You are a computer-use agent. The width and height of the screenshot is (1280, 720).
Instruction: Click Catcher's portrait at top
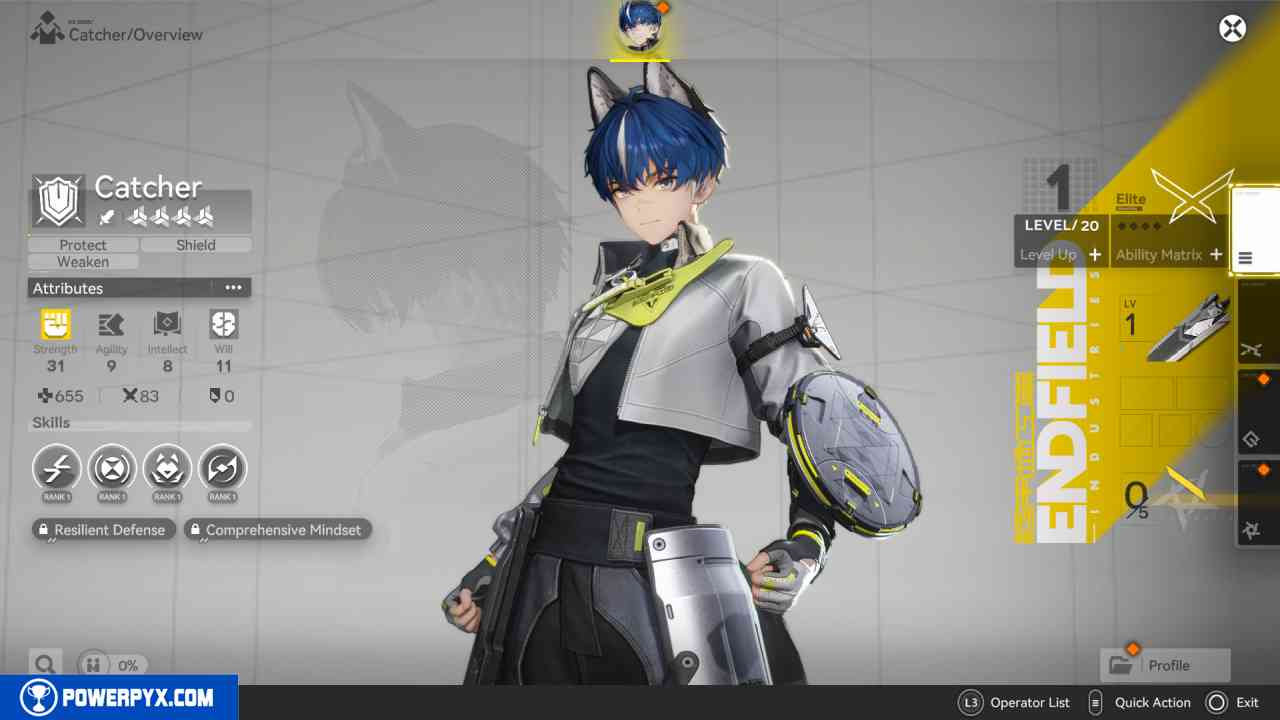pos(639,26)
